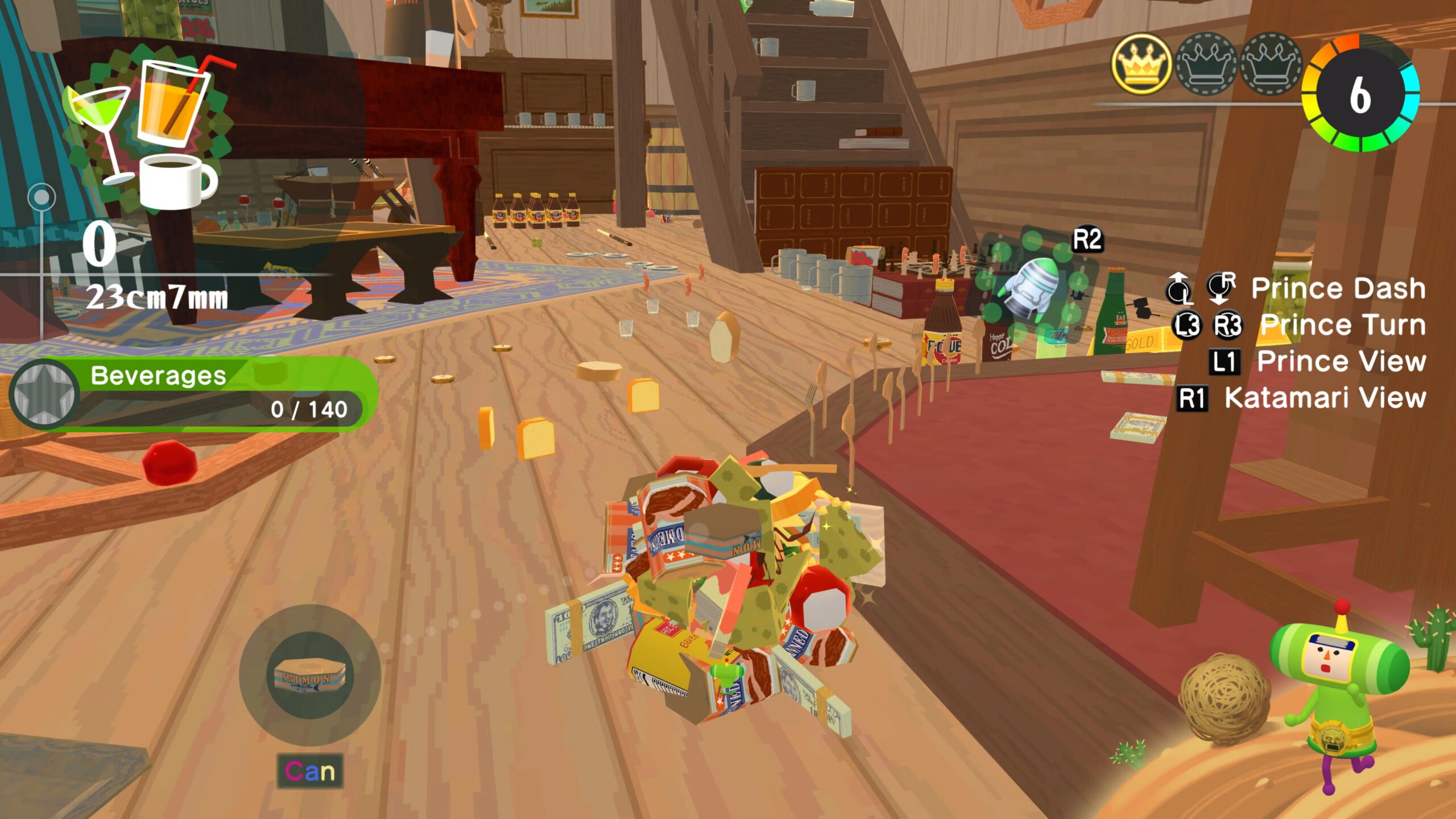Click the star medal on Beverages bar
Viewport: 1456px width, 819px height.
(44, 394)
